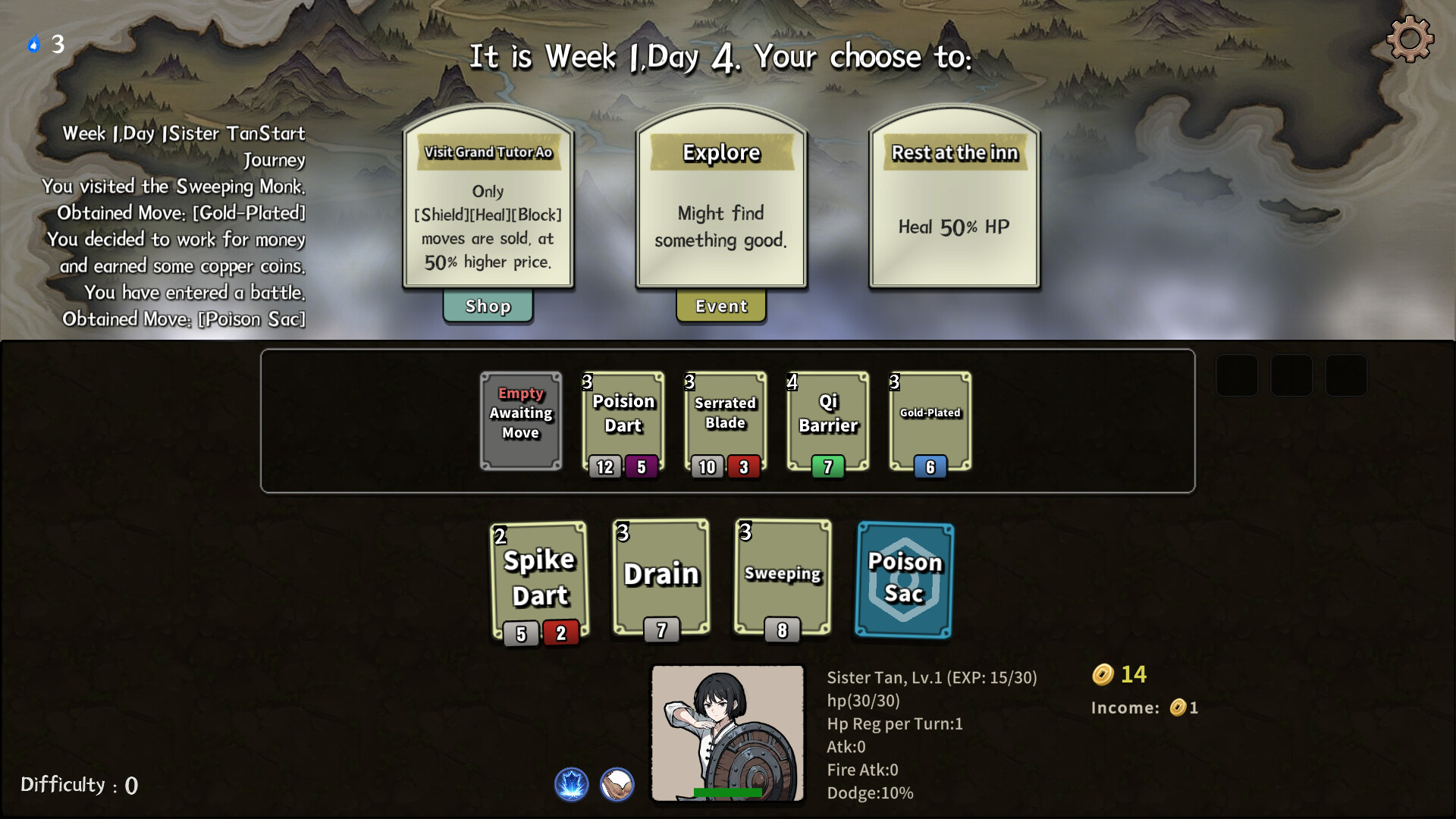Select the Spike Dart card
The width and height of the screenshot is (1456, 819).
coord(539,580)
